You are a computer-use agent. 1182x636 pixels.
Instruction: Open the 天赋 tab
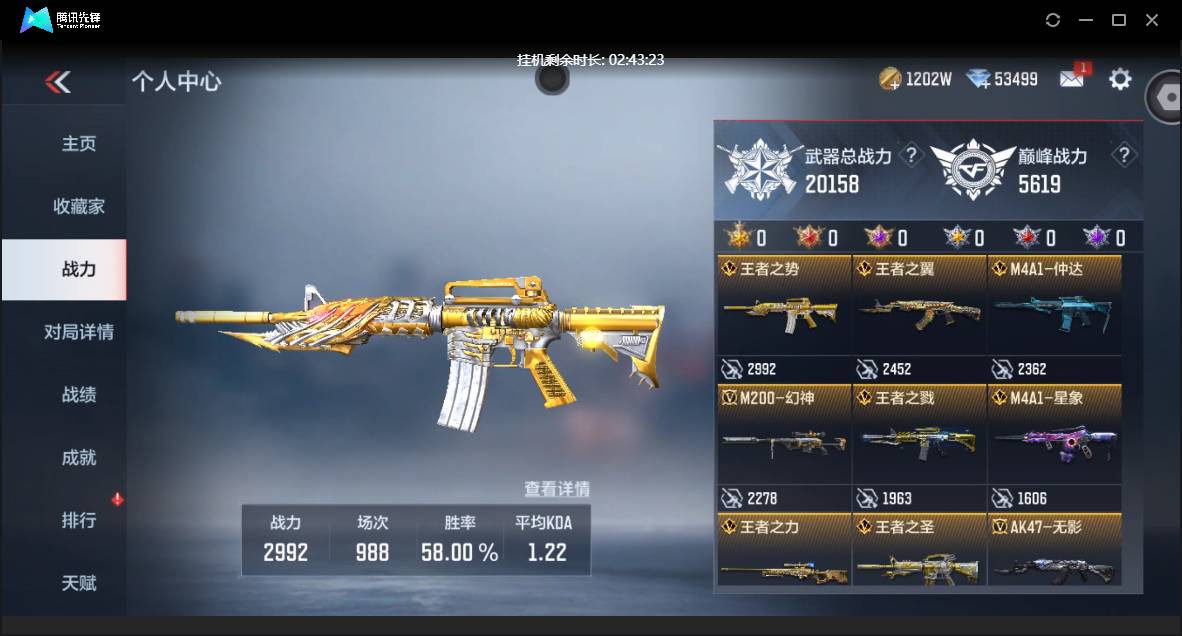pyautogui.click(x=79, y=583)
